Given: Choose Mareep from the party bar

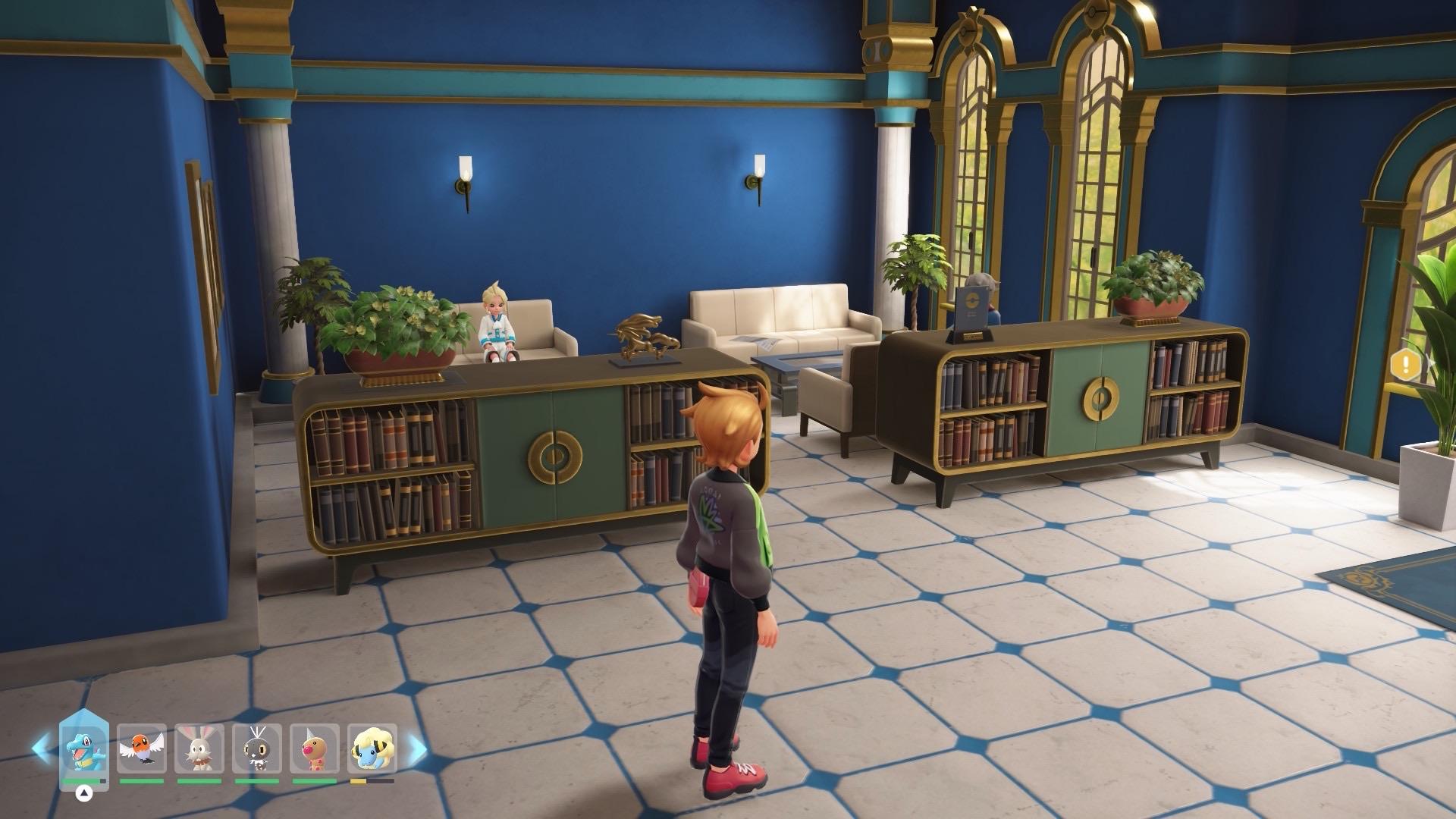Looking at the screenshot, I should click(372, 749).
